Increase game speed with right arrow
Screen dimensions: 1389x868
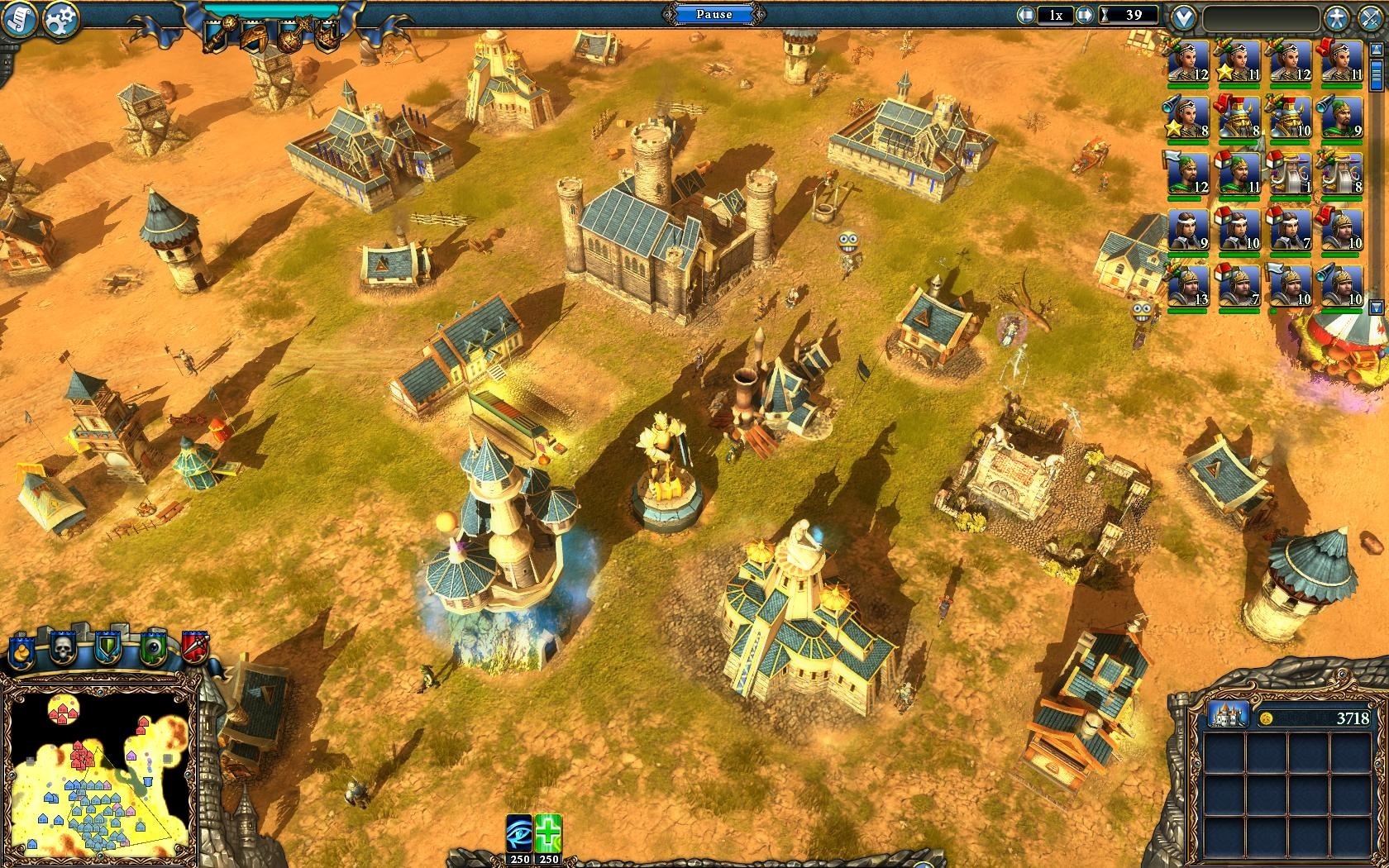1085,15
